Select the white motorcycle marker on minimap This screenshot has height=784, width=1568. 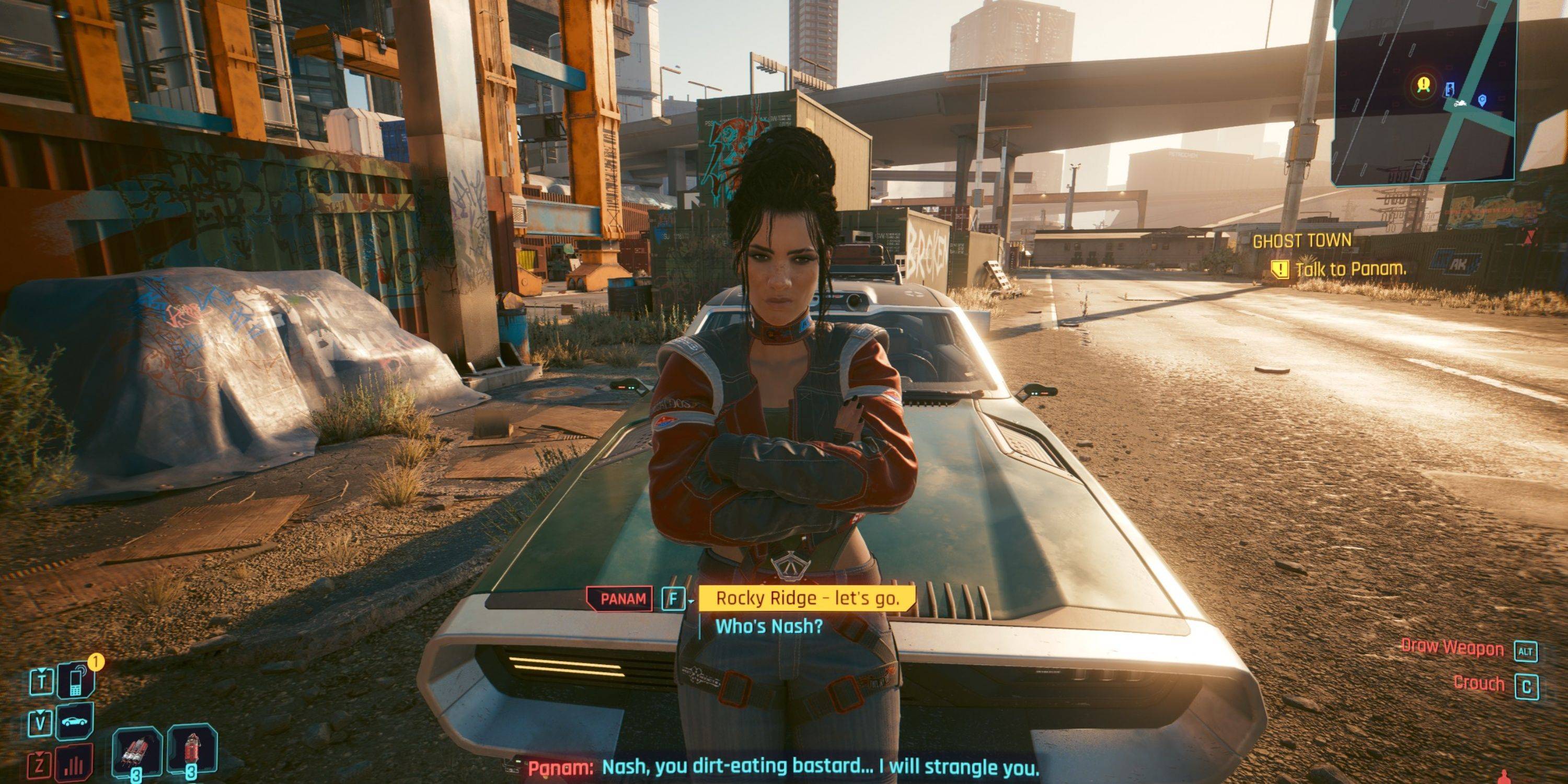[1459, 103]
